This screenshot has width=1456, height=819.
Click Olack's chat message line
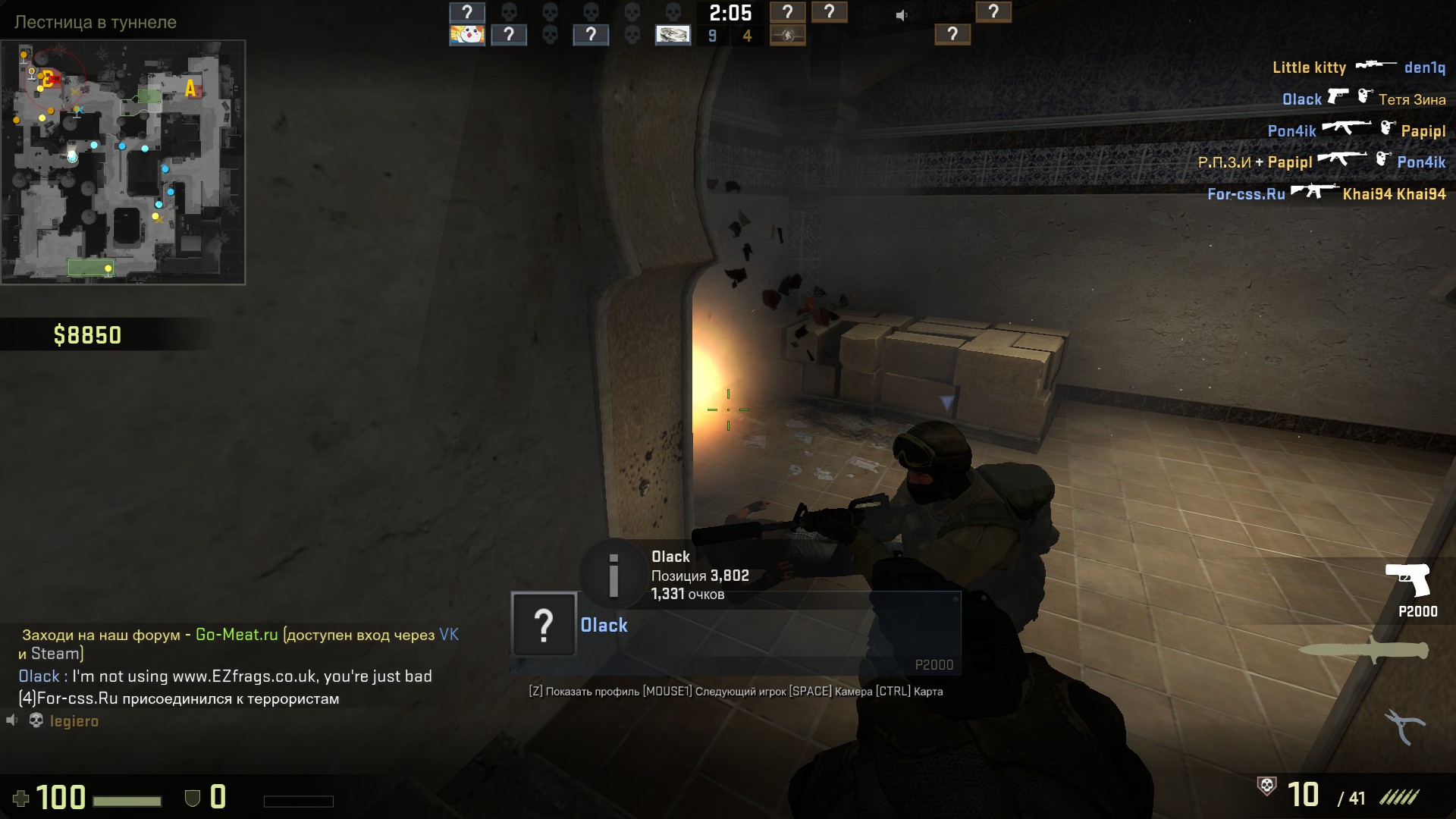[225, 676]
